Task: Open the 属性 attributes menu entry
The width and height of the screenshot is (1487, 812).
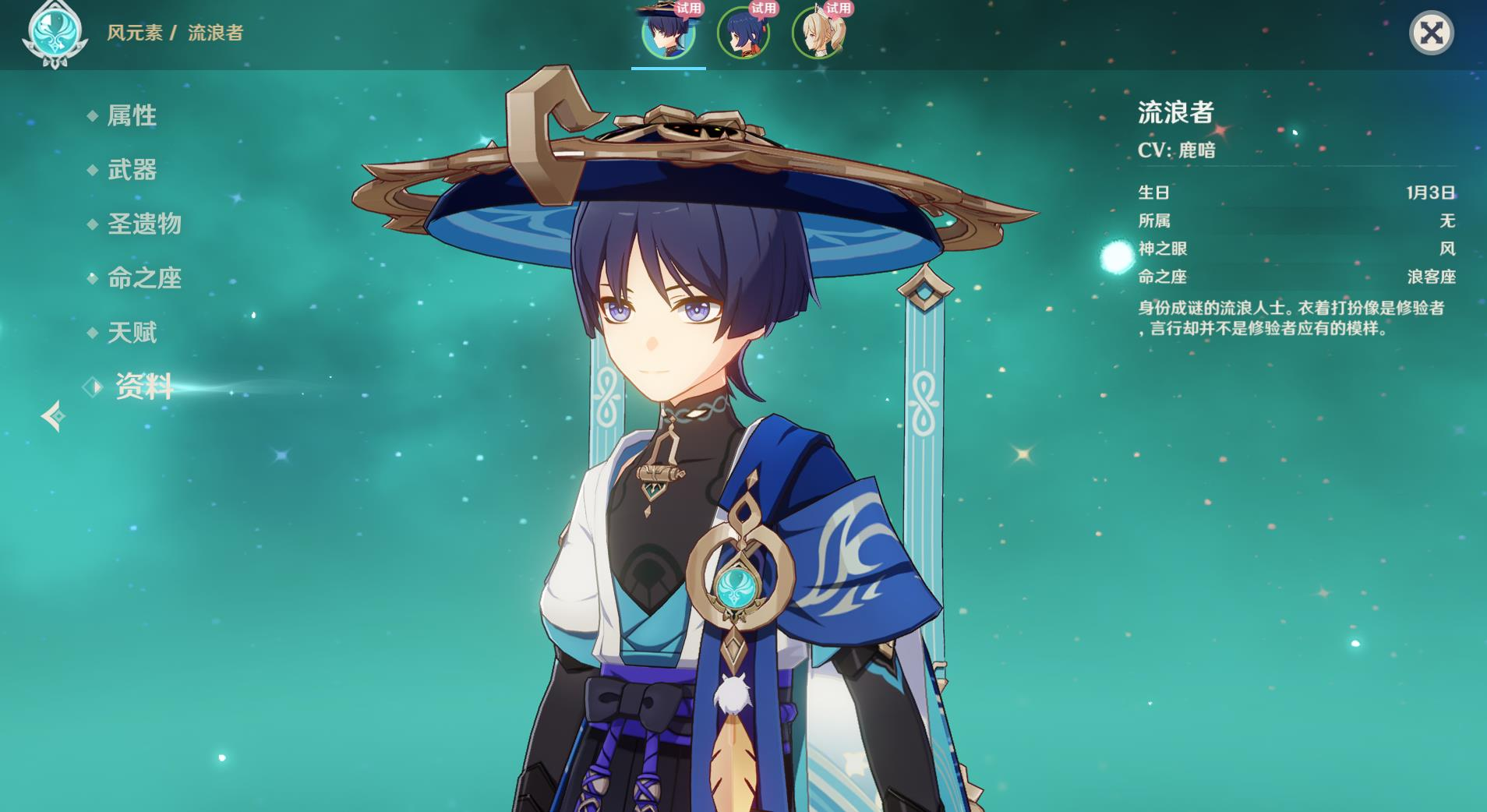Action: coord(131,116)
